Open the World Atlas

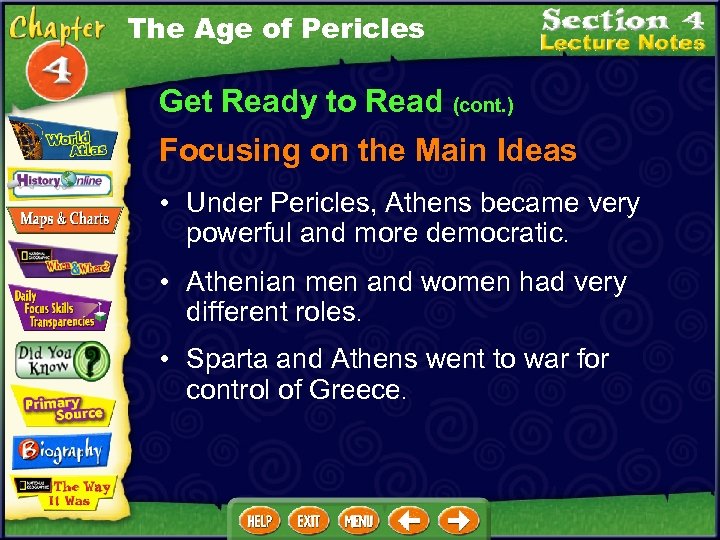coord(62,141)
